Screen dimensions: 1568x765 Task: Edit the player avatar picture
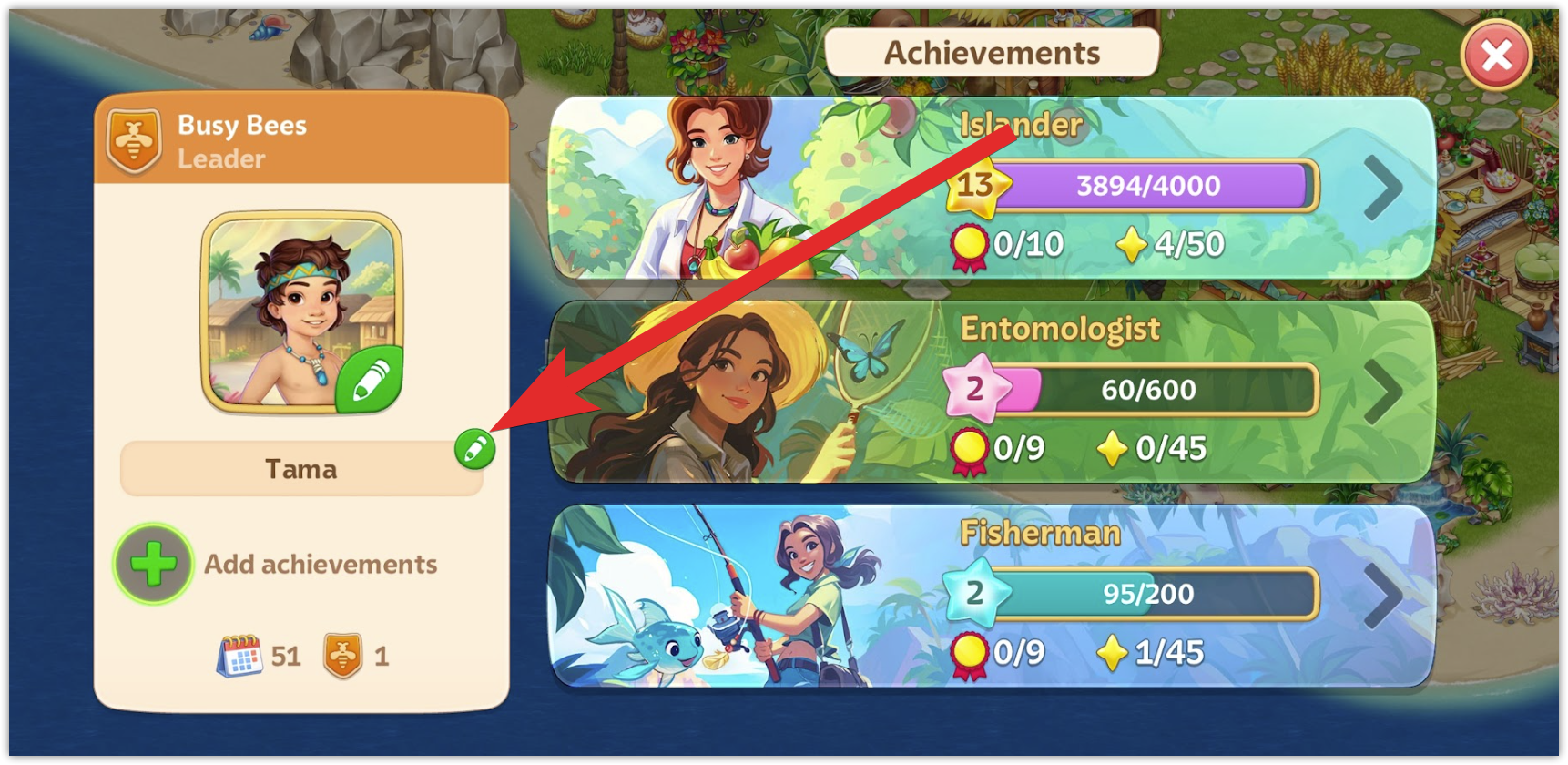click(x=369, y=380)
